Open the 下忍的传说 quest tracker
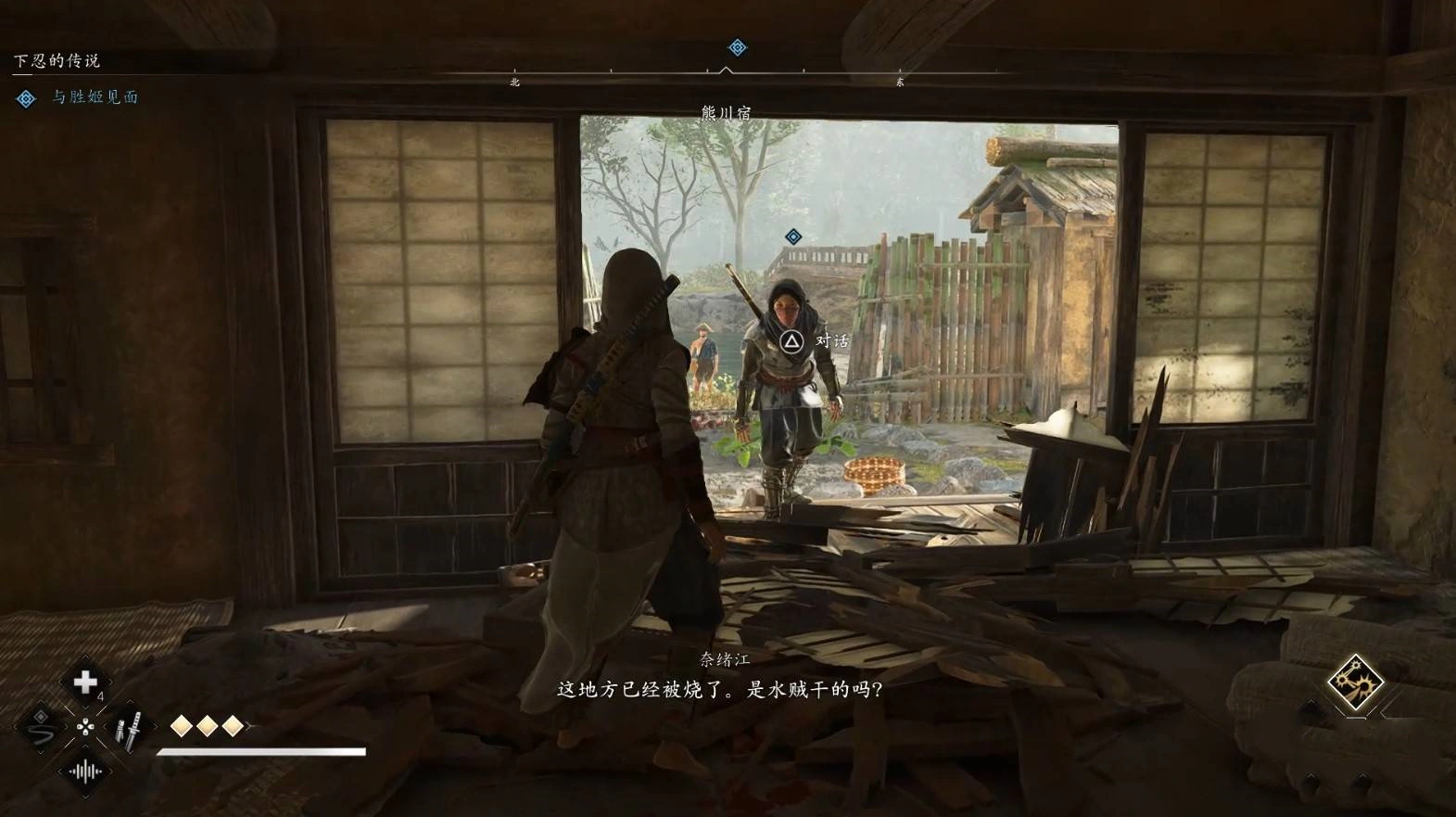Screen dimensions: 1456x817 coord(57,61)
